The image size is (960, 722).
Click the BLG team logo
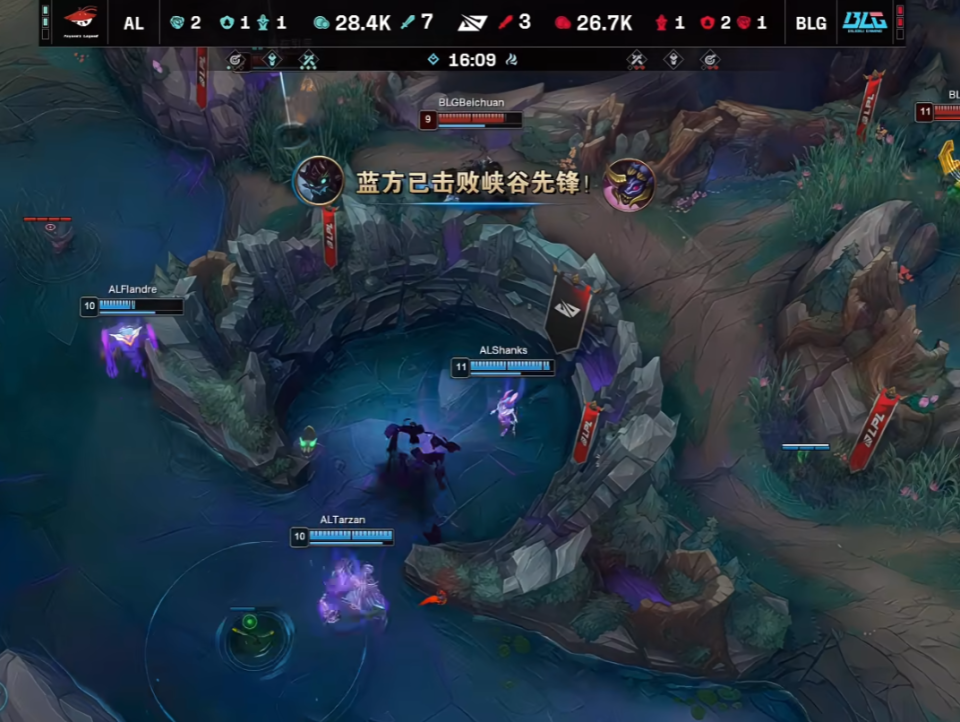pos(865,21)
